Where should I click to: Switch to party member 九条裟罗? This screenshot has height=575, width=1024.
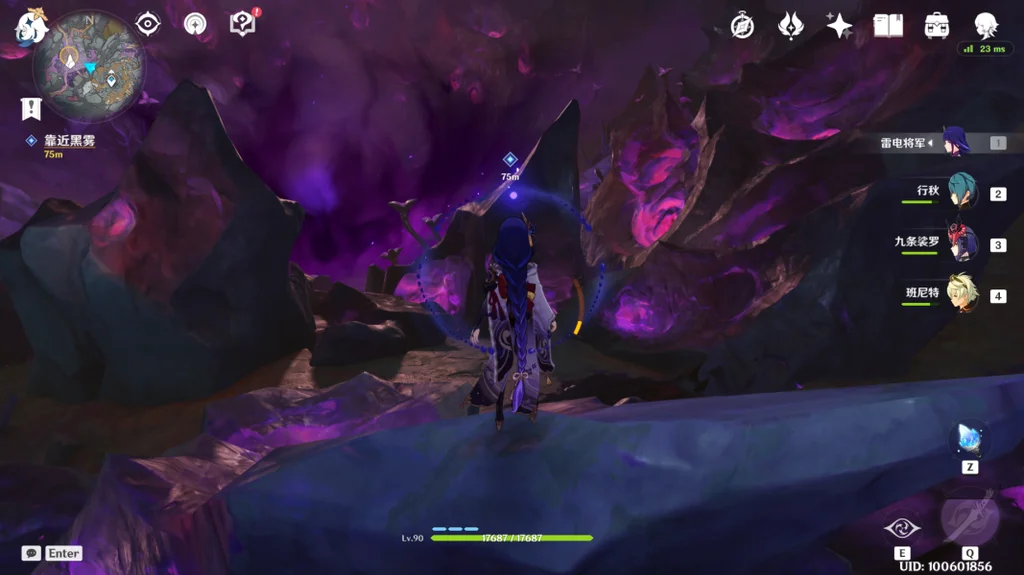coord(960,243)
